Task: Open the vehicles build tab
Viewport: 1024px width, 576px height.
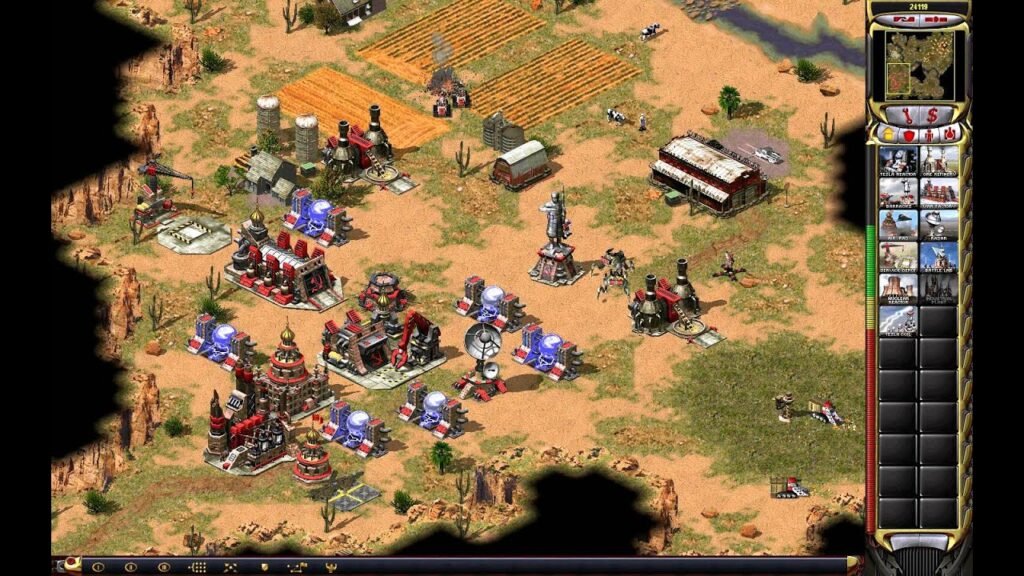Action: pos(950,133)
